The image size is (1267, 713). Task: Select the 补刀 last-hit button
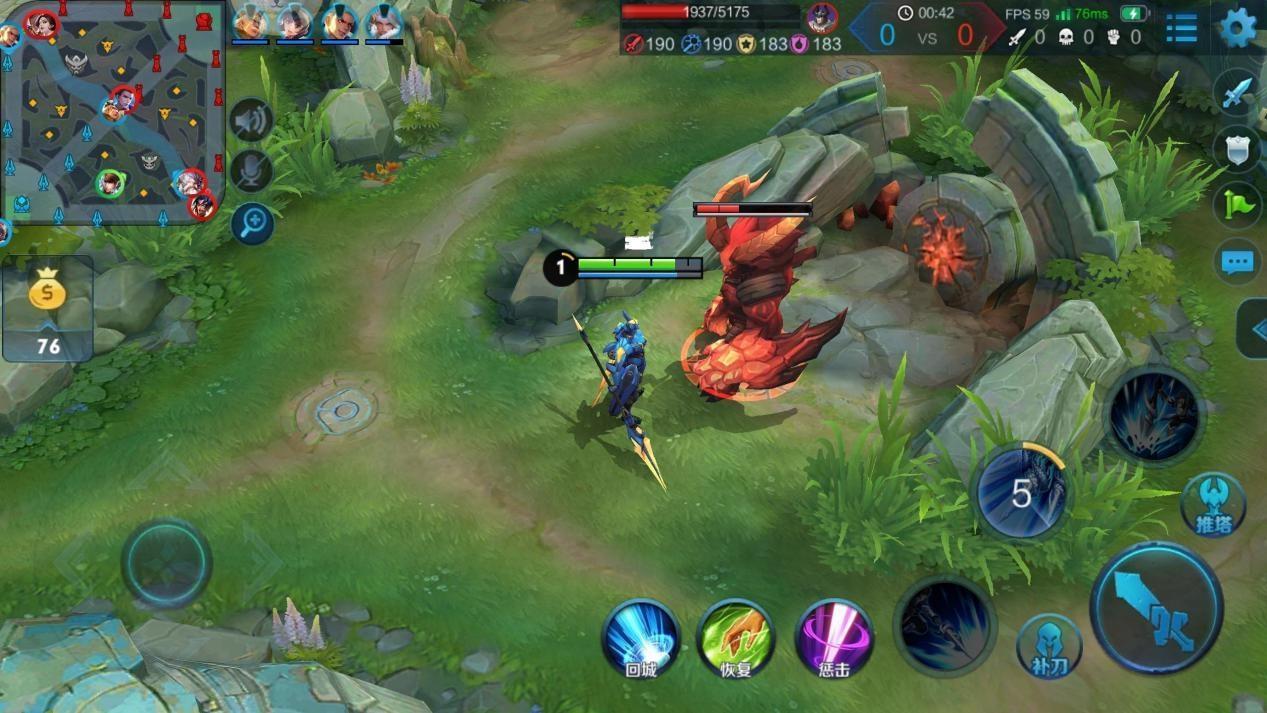point(1049,646)
